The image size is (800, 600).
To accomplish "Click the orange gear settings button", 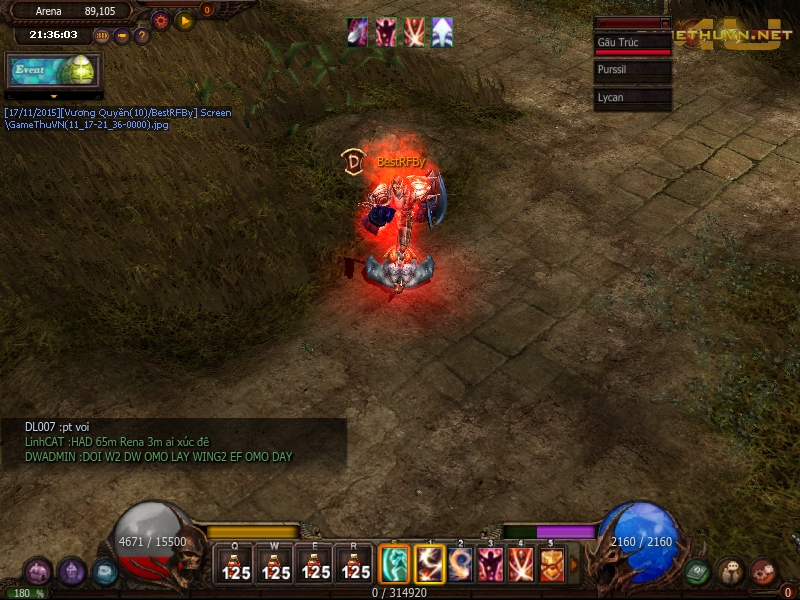I will [x=160, y=20].
